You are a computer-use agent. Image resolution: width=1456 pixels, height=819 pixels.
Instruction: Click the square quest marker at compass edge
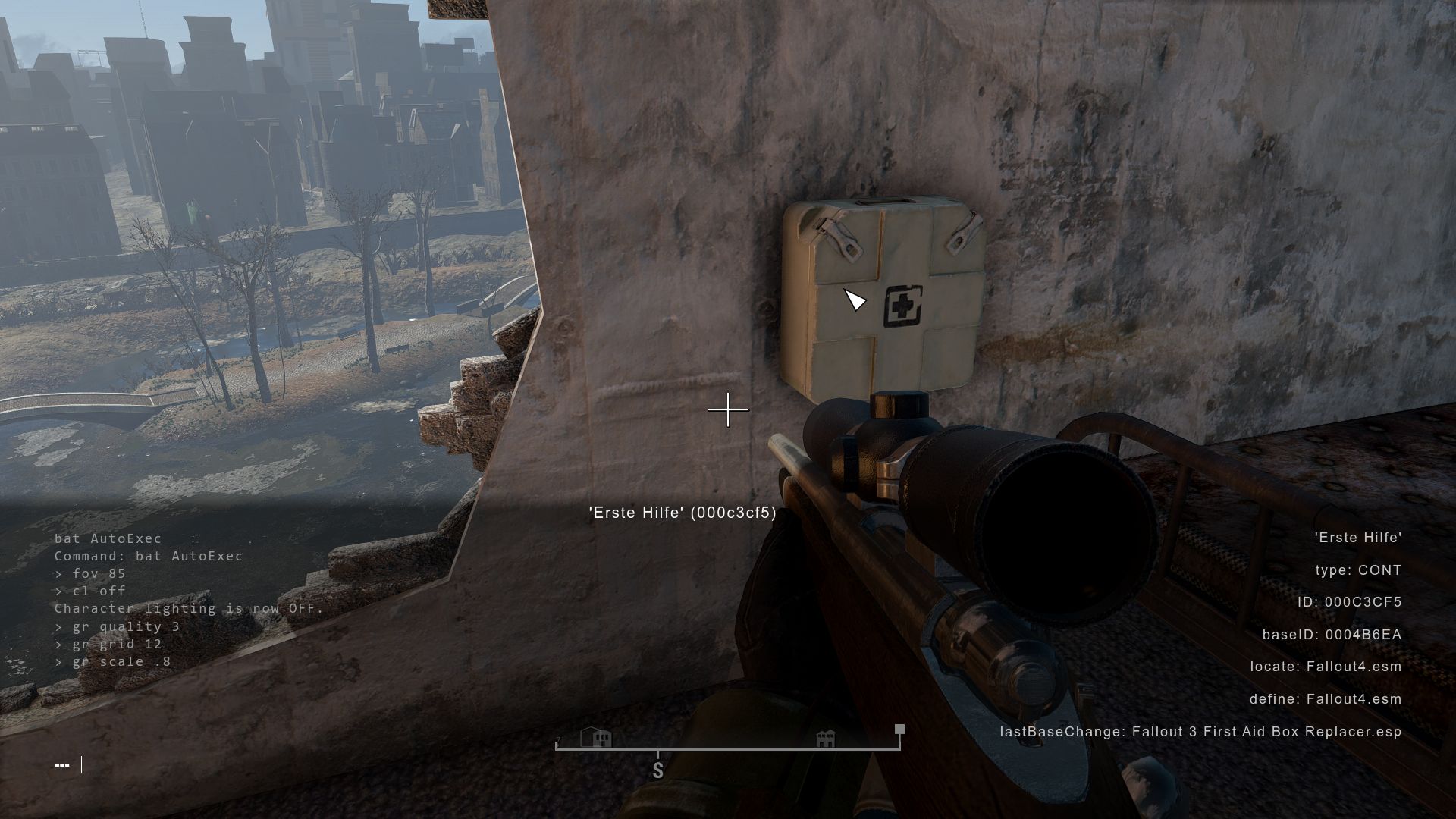(x=898, y=729)
